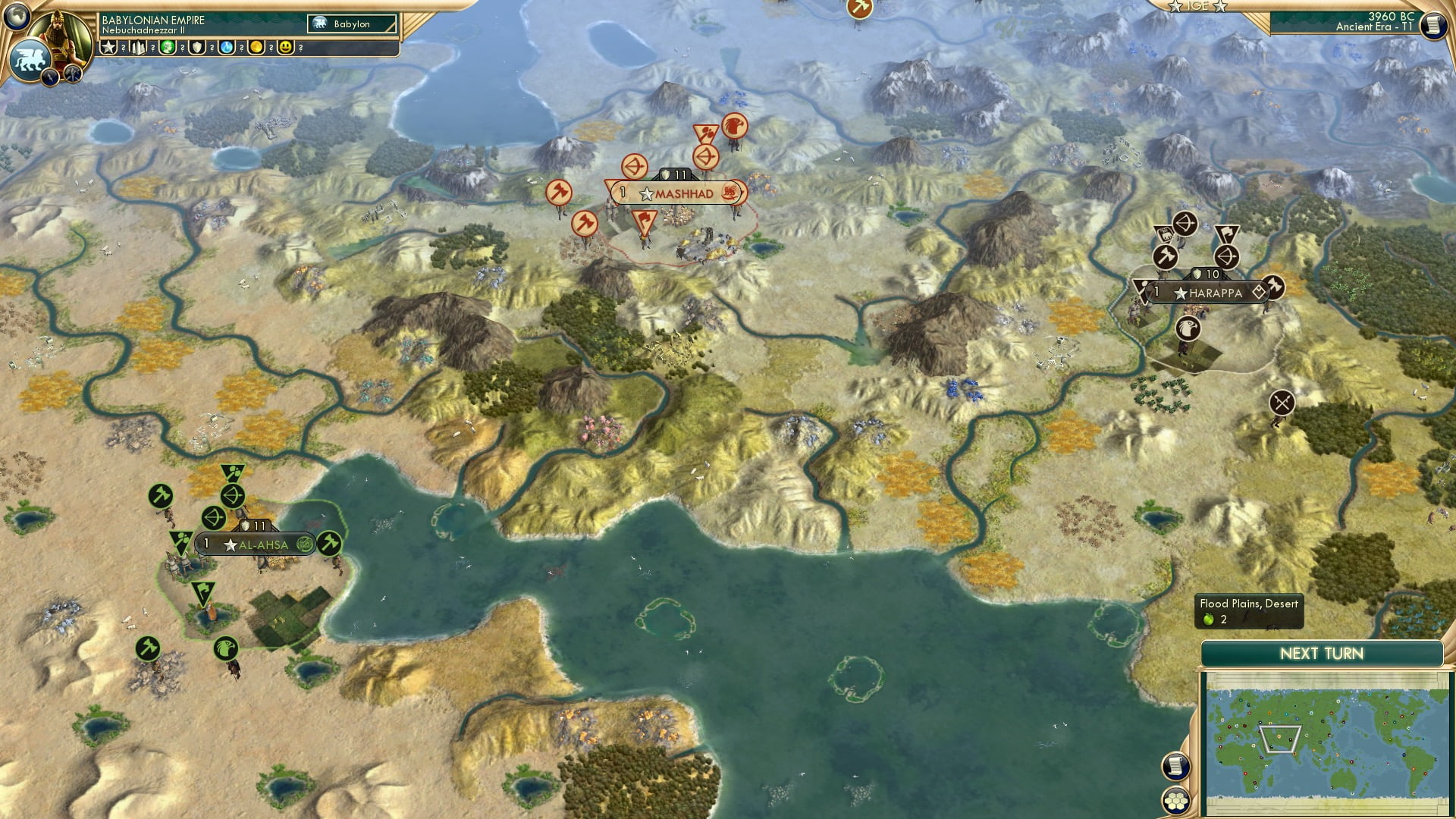
Task: Click the IGE star toggle at top center-right
Action: [x=1175, y=7]
